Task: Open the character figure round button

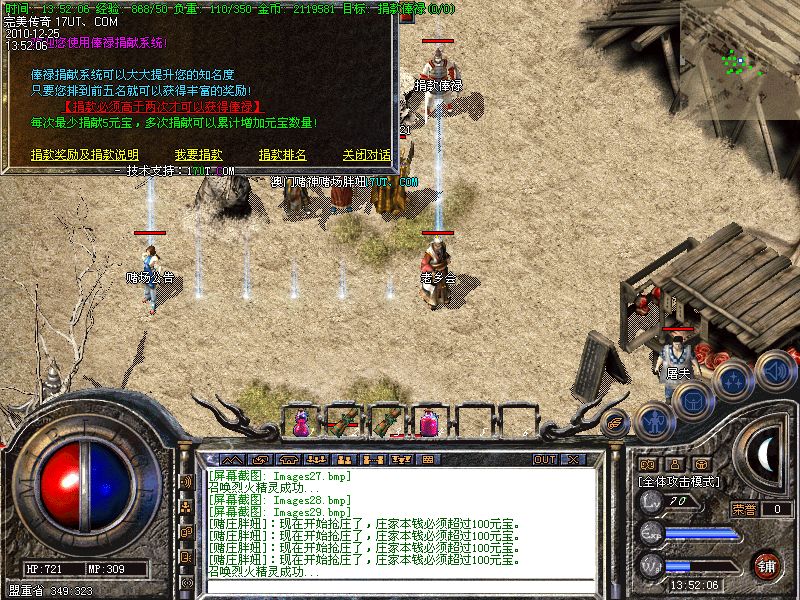Action: 651,421
